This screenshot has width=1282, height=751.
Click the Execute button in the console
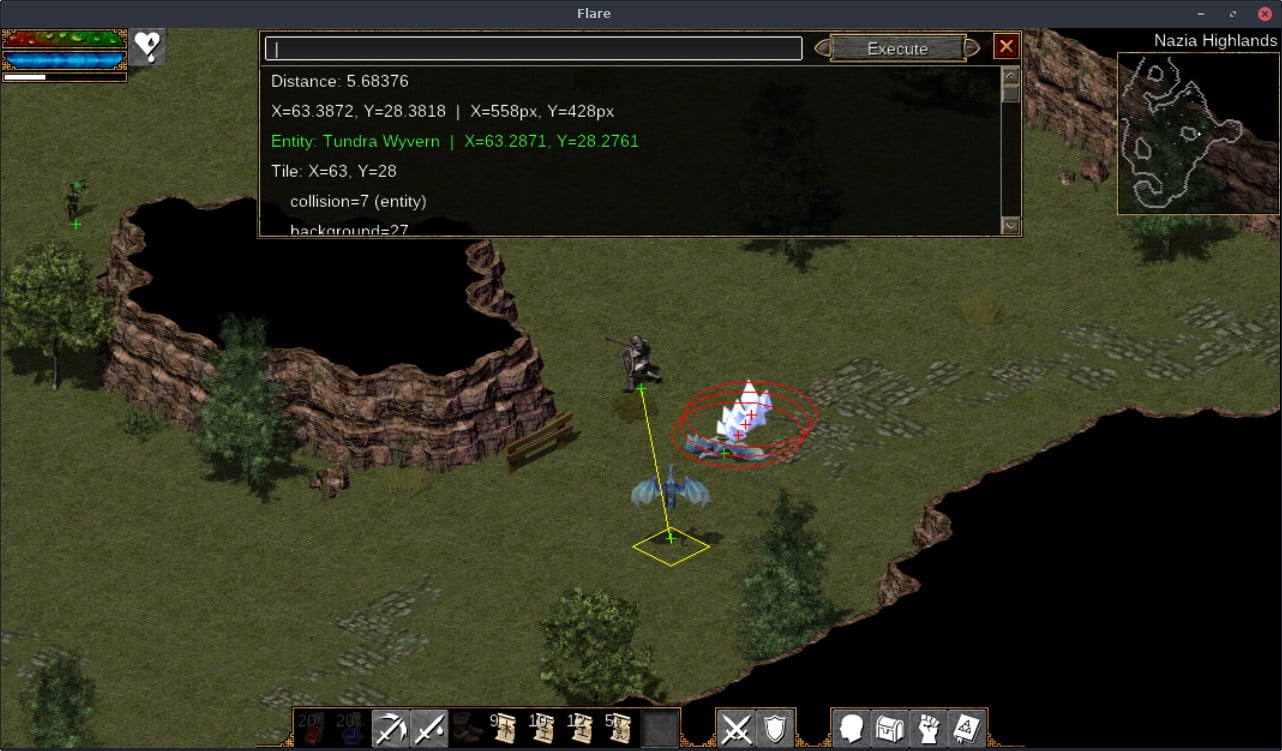coord(897,48)
